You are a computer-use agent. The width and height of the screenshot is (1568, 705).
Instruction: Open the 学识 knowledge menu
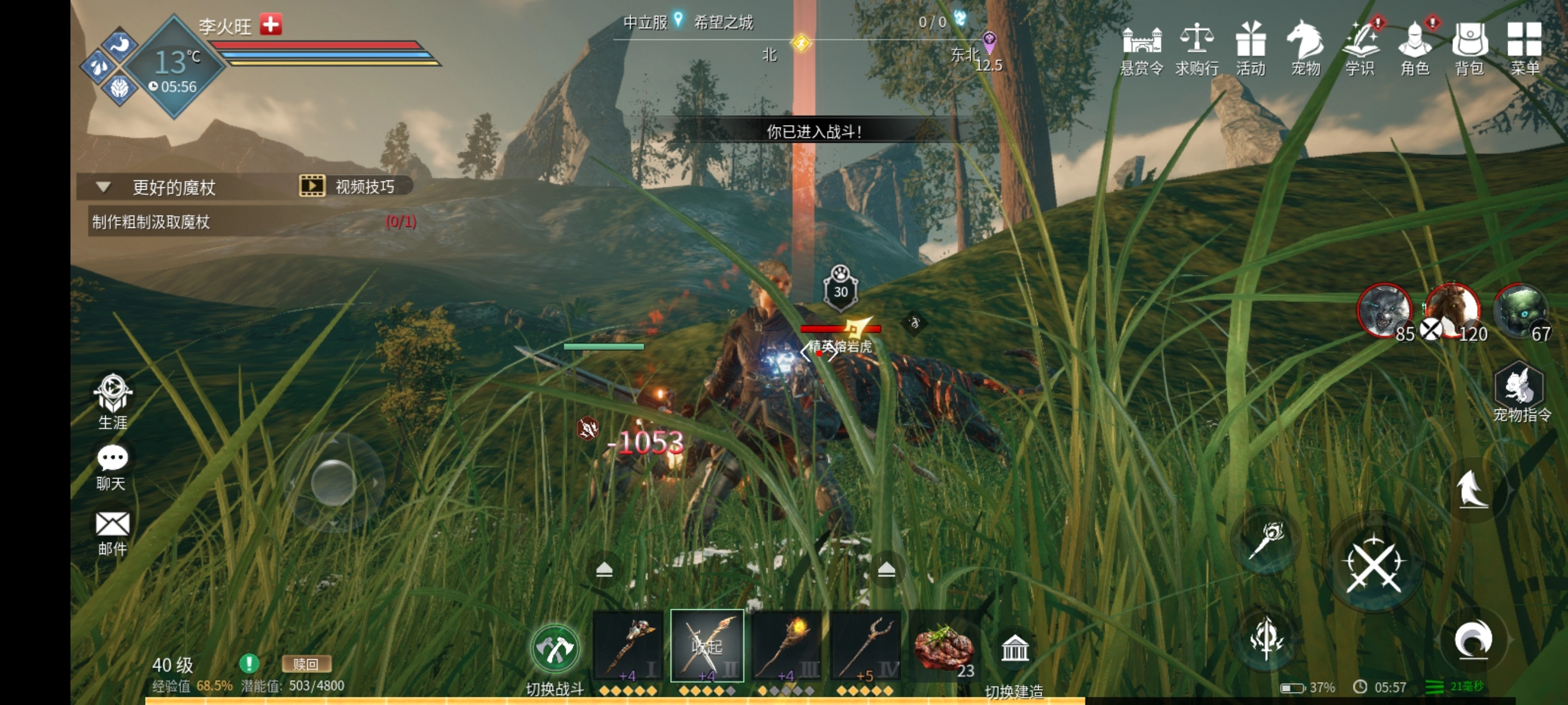1360,49
